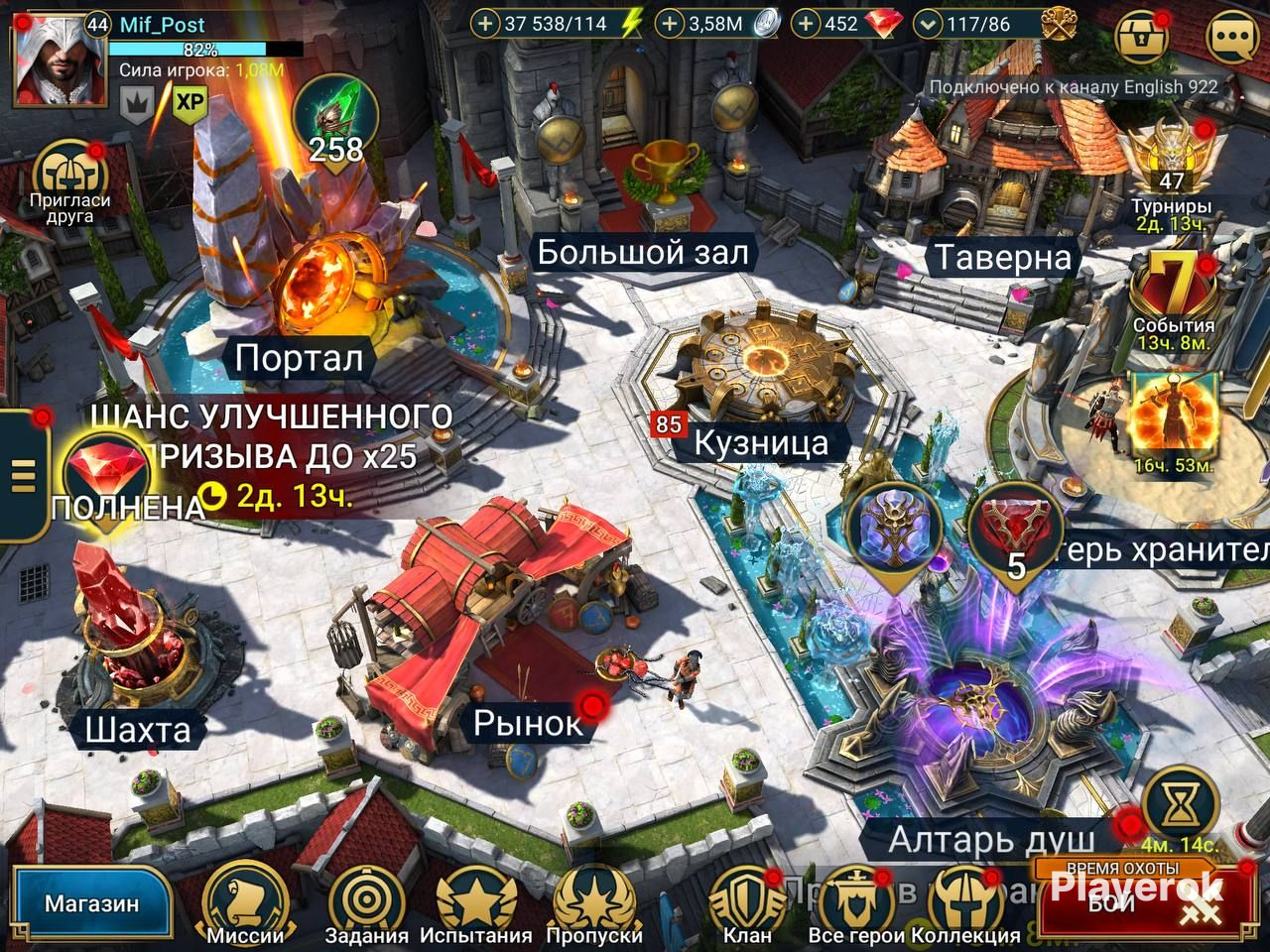Screen dimensions: 1270x952
Task: Open the Клан clan menu
Action: 747,901
